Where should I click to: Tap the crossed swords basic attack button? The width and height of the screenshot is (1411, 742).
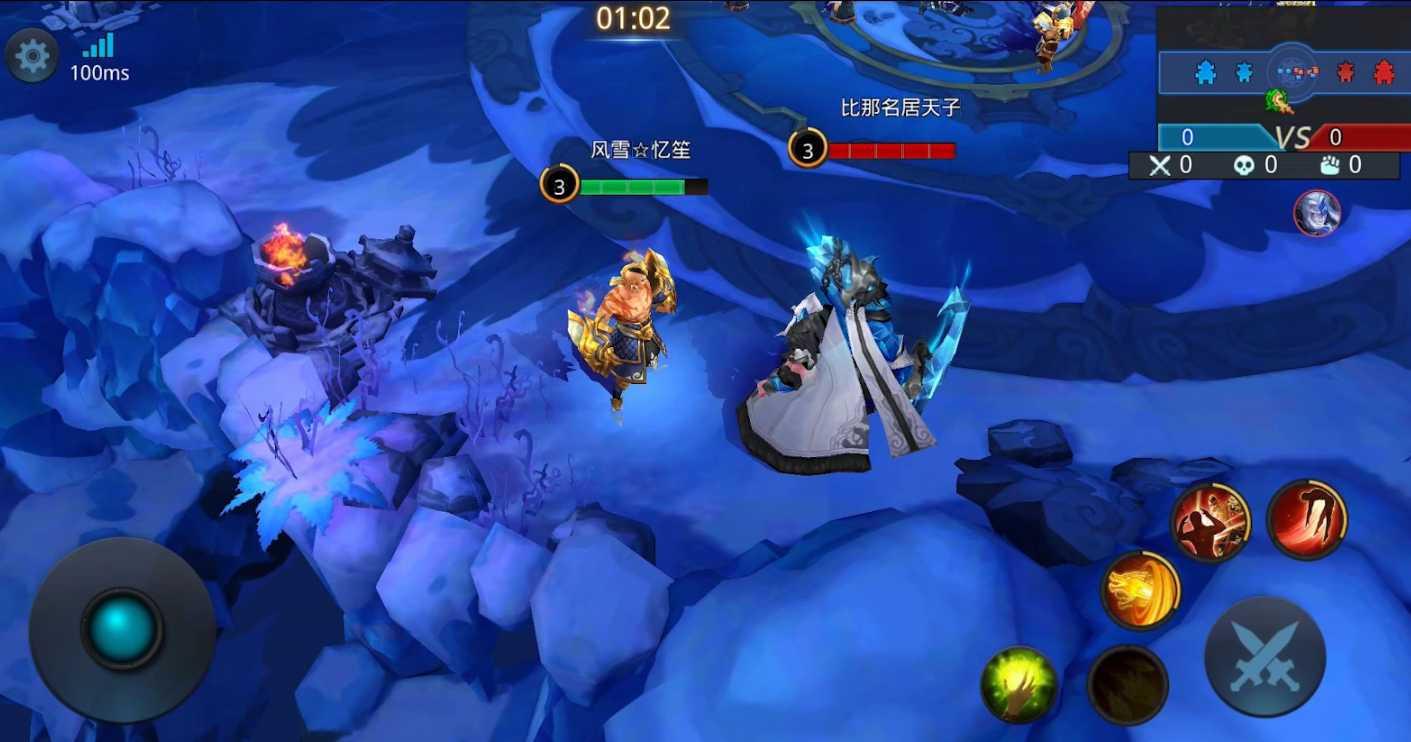click(x=1265, y=657)
